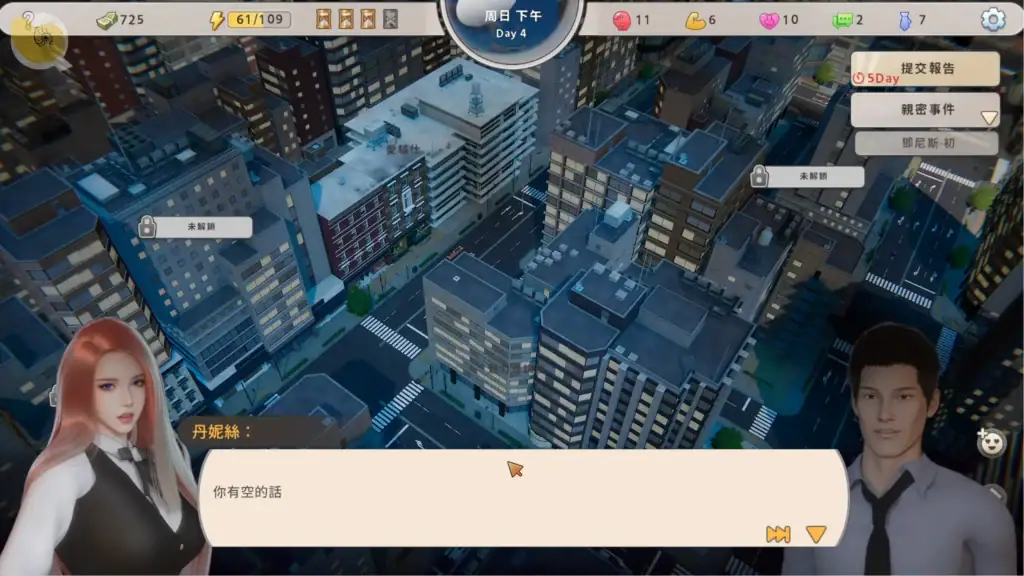
Task: Click the locked 未解鎖 location on the left
Action: point(196,227)
